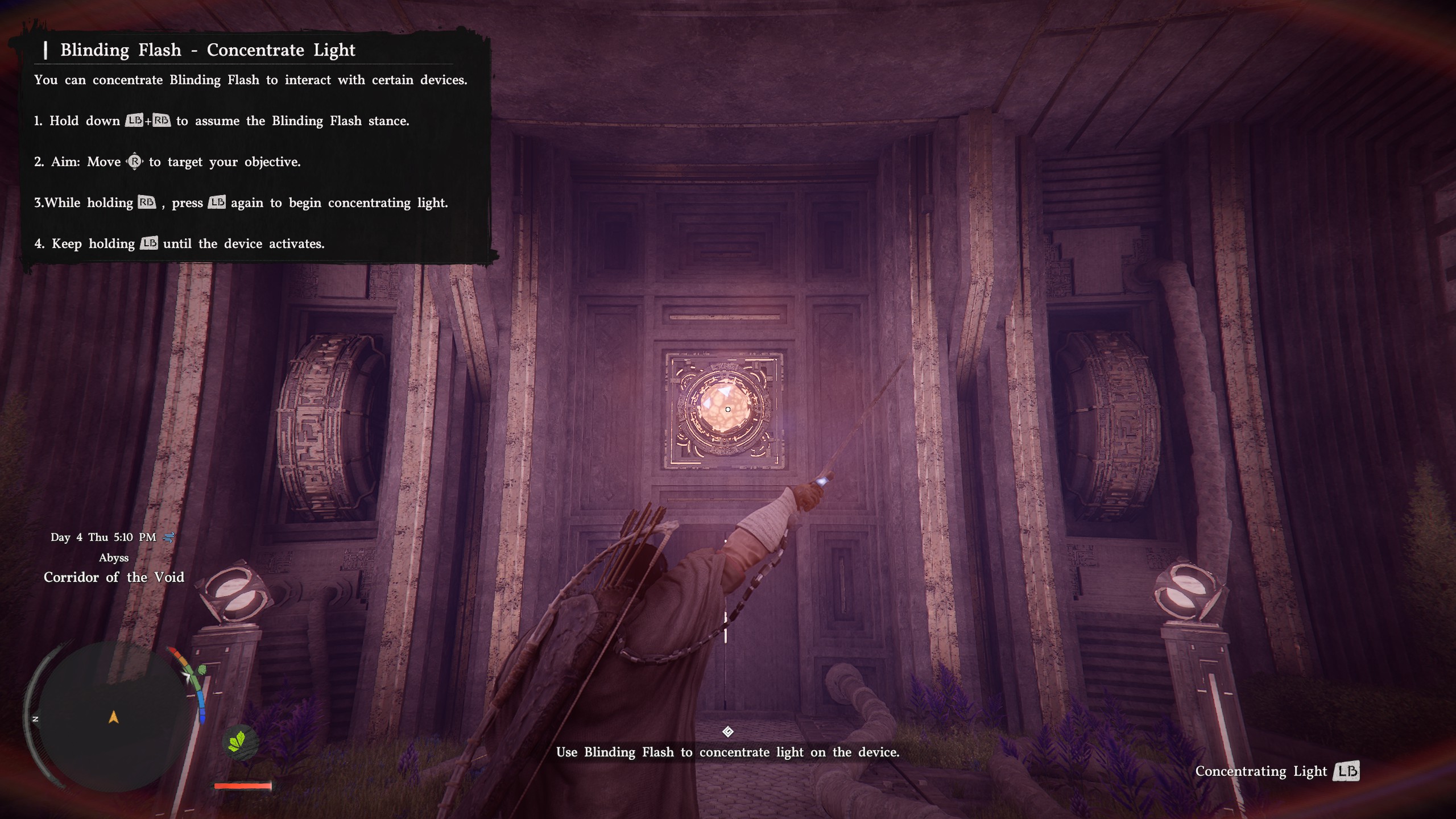The height and width of the screenshot is (819, 1456).
Task: Select the Abyss region name
Action: [114, 557]
